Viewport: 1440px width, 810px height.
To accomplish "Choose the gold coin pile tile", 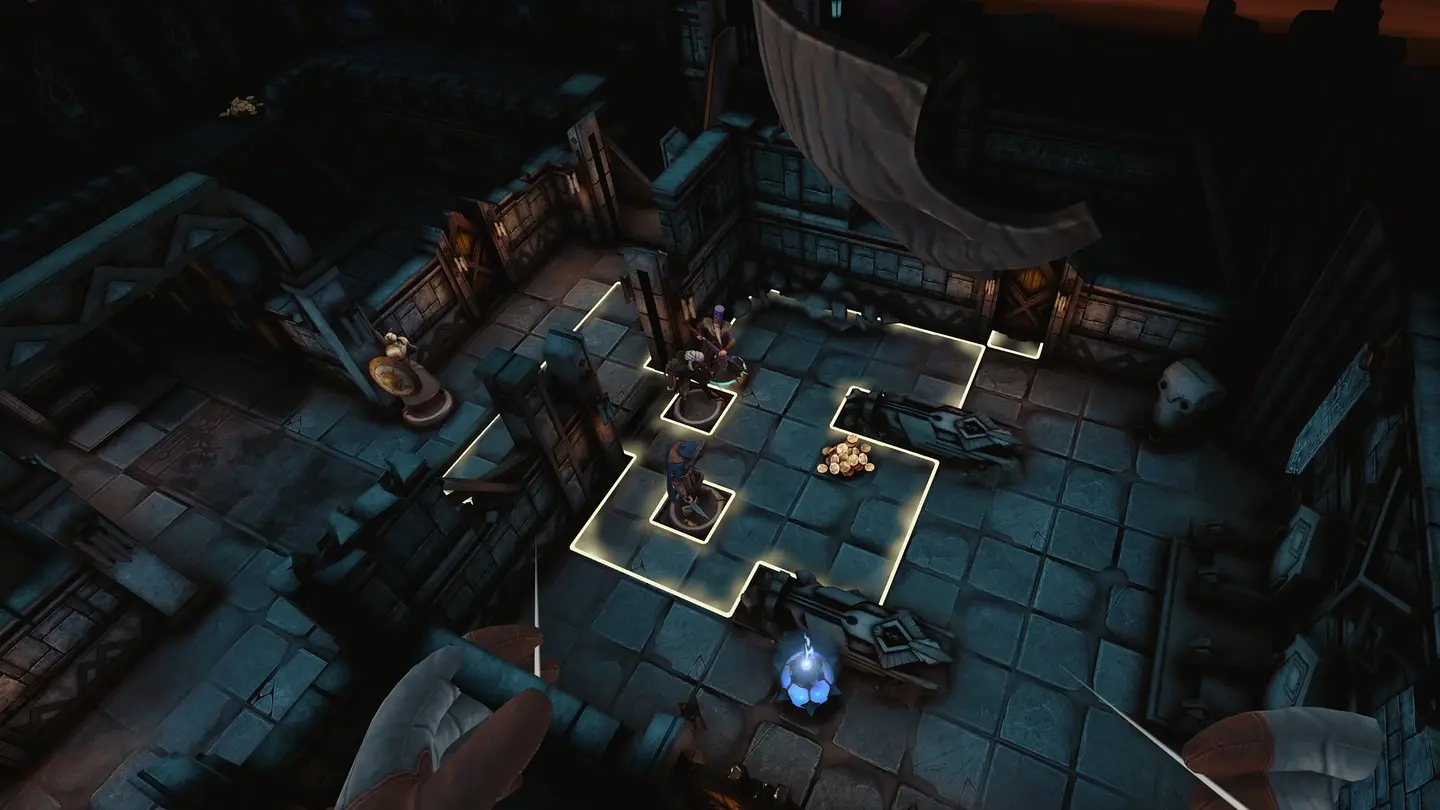I will point(845,459).
